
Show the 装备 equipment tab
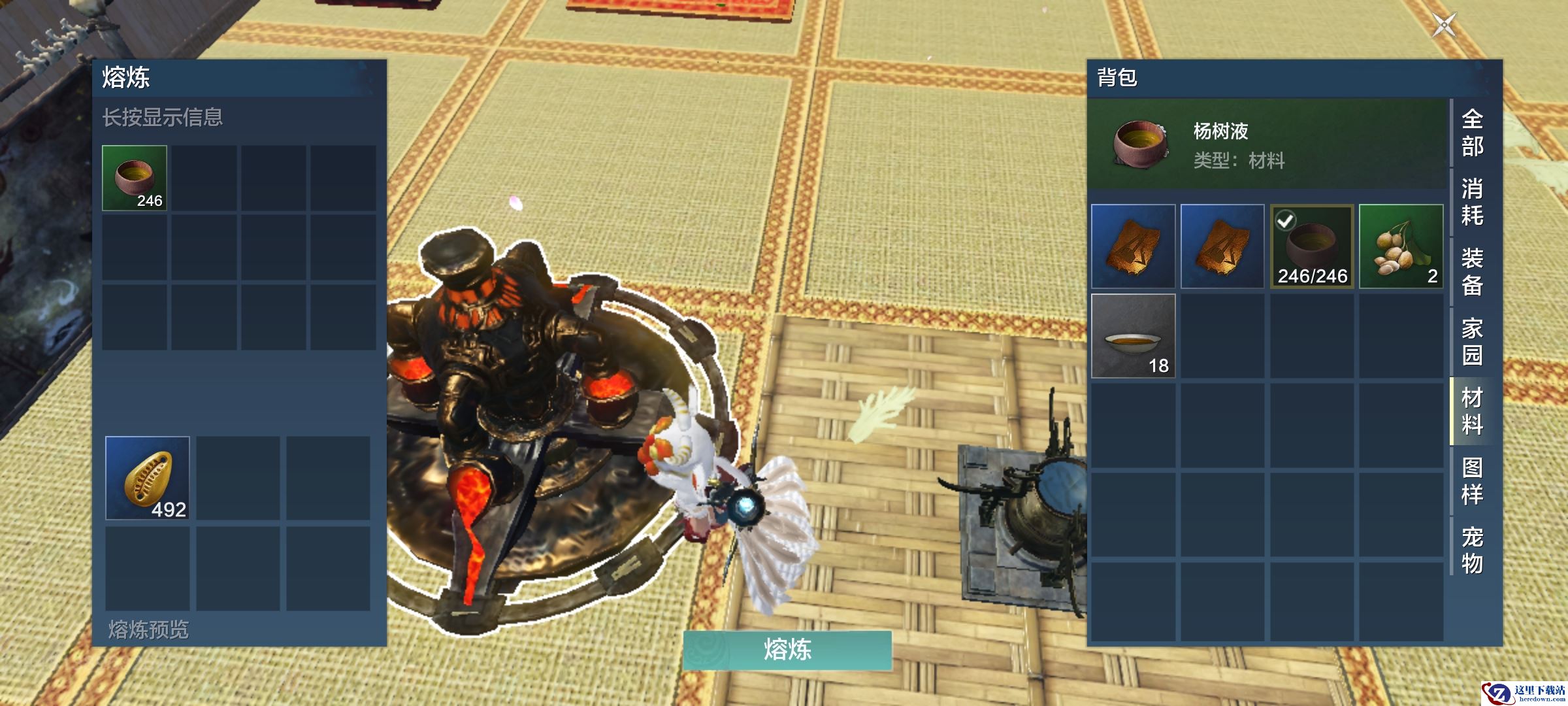click(1472, 272)
